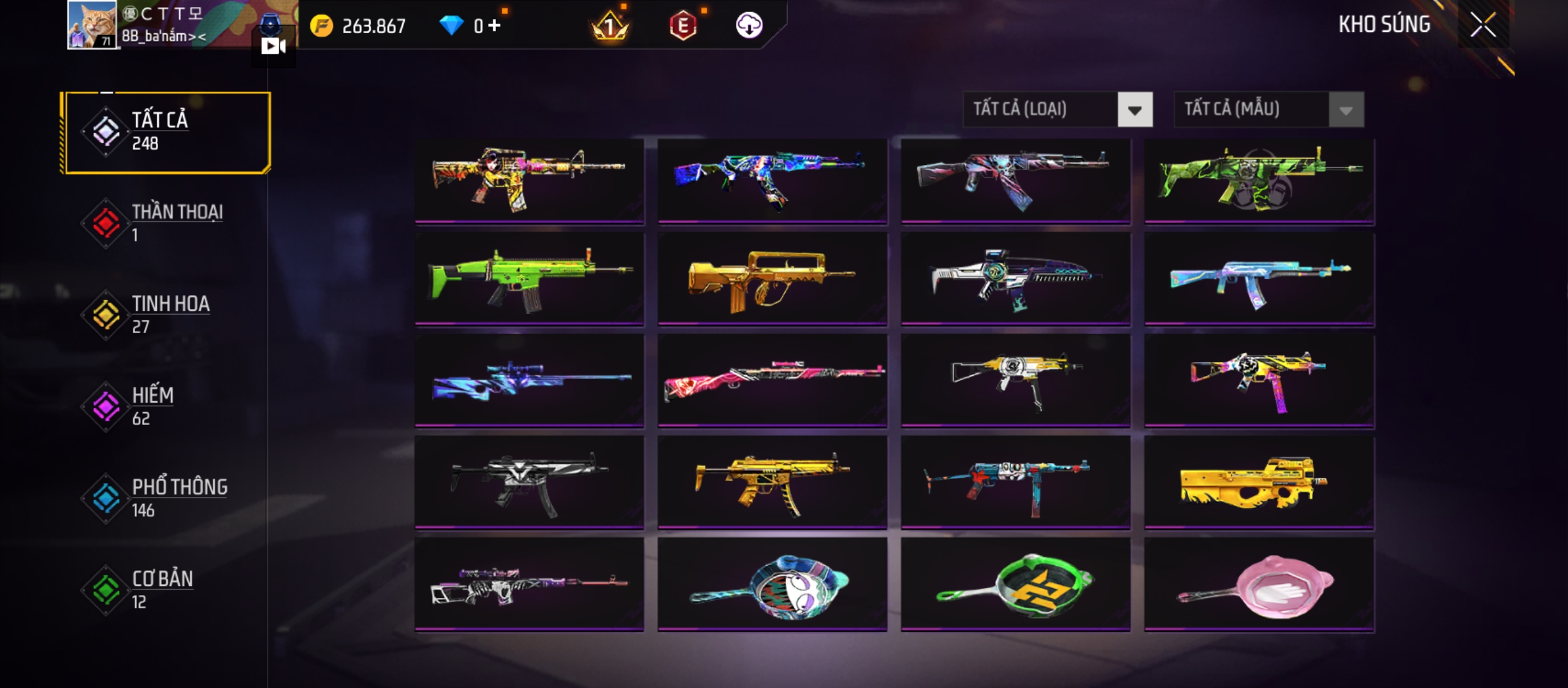1568x688 pixels.
Task: Tap the video camera recording icon
Action: 273,46
